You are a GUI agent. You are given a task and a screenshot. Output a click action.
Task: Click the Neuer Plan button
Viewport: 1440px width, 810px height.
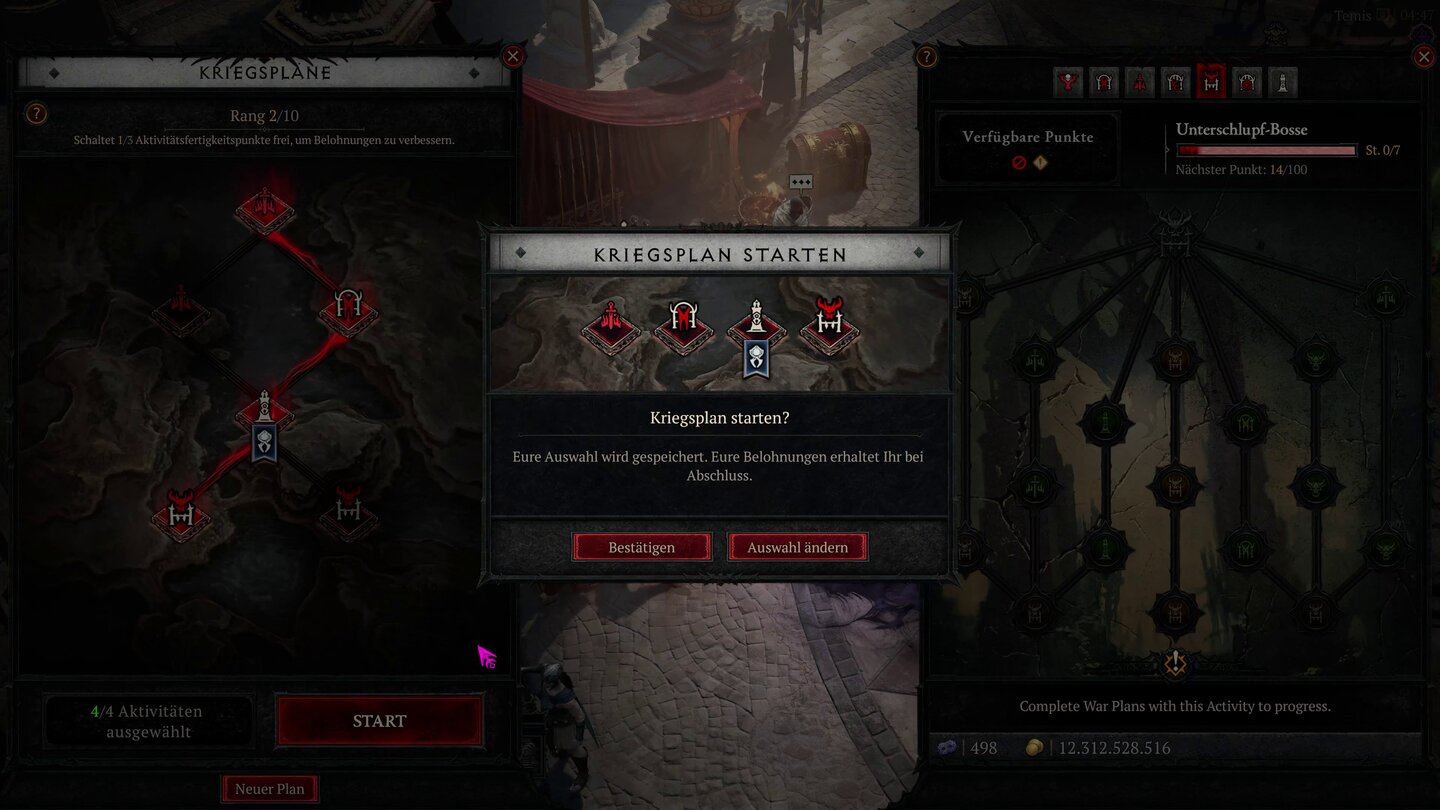click(269, 788)
